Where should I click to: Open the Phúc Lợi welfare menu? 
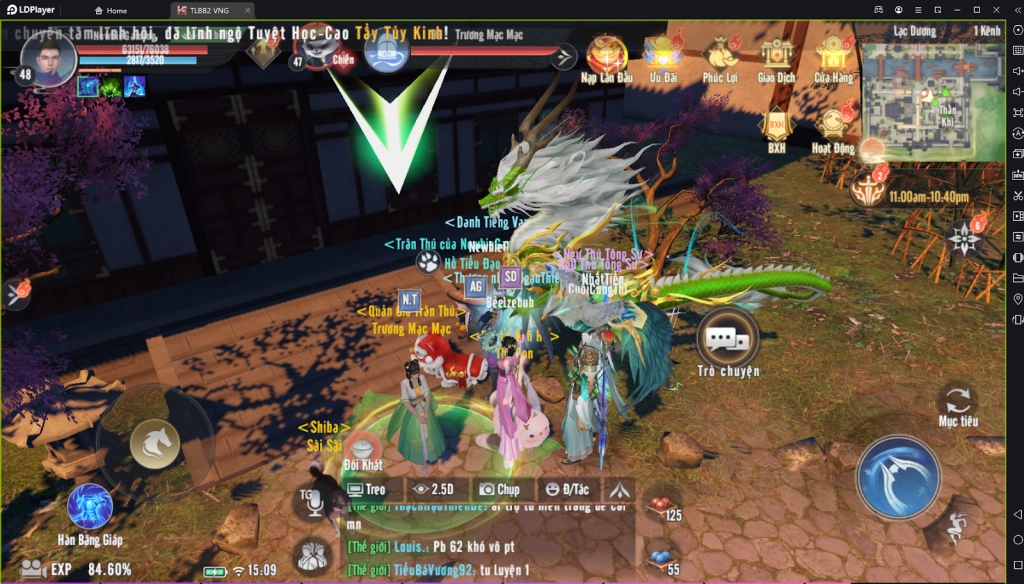coord(719,56)
